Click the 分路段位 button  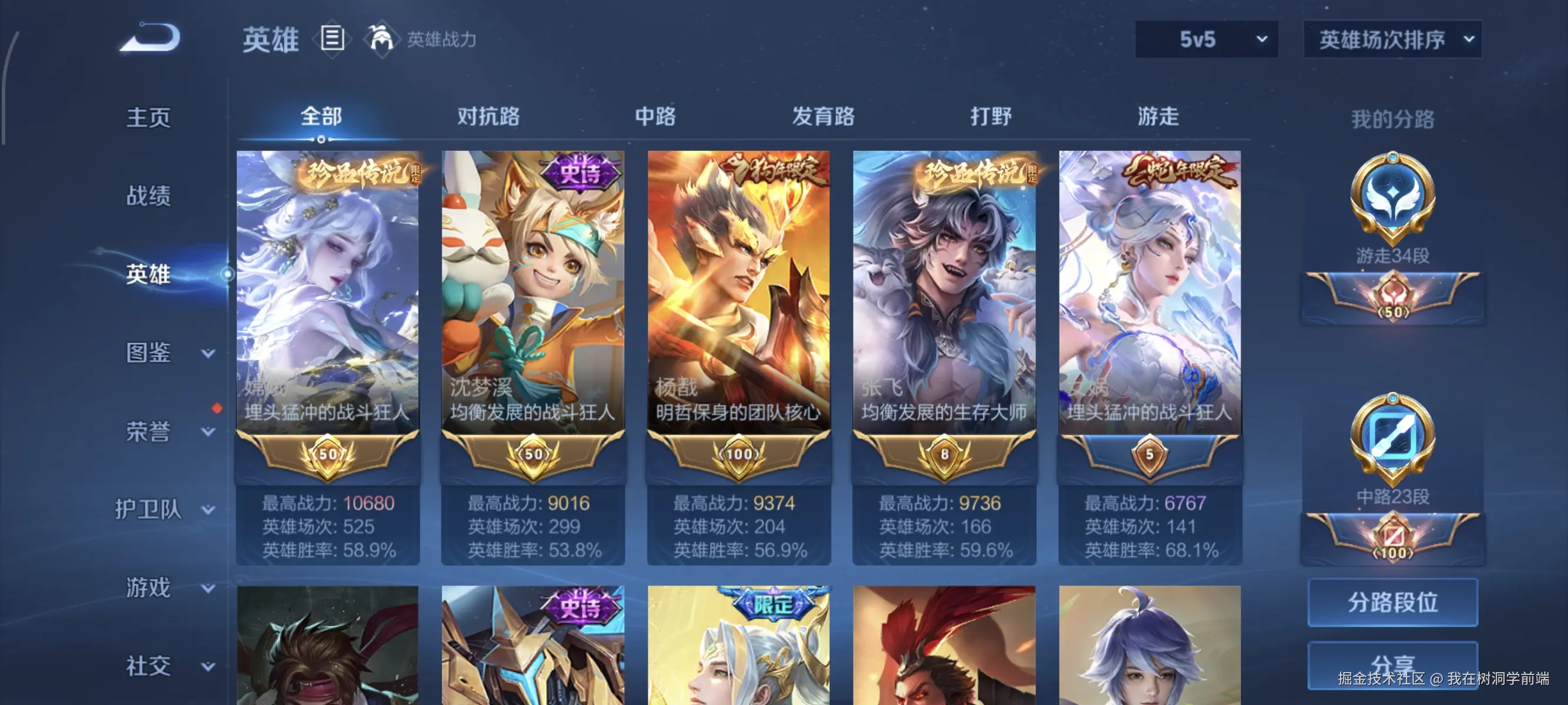[1392, 602]
